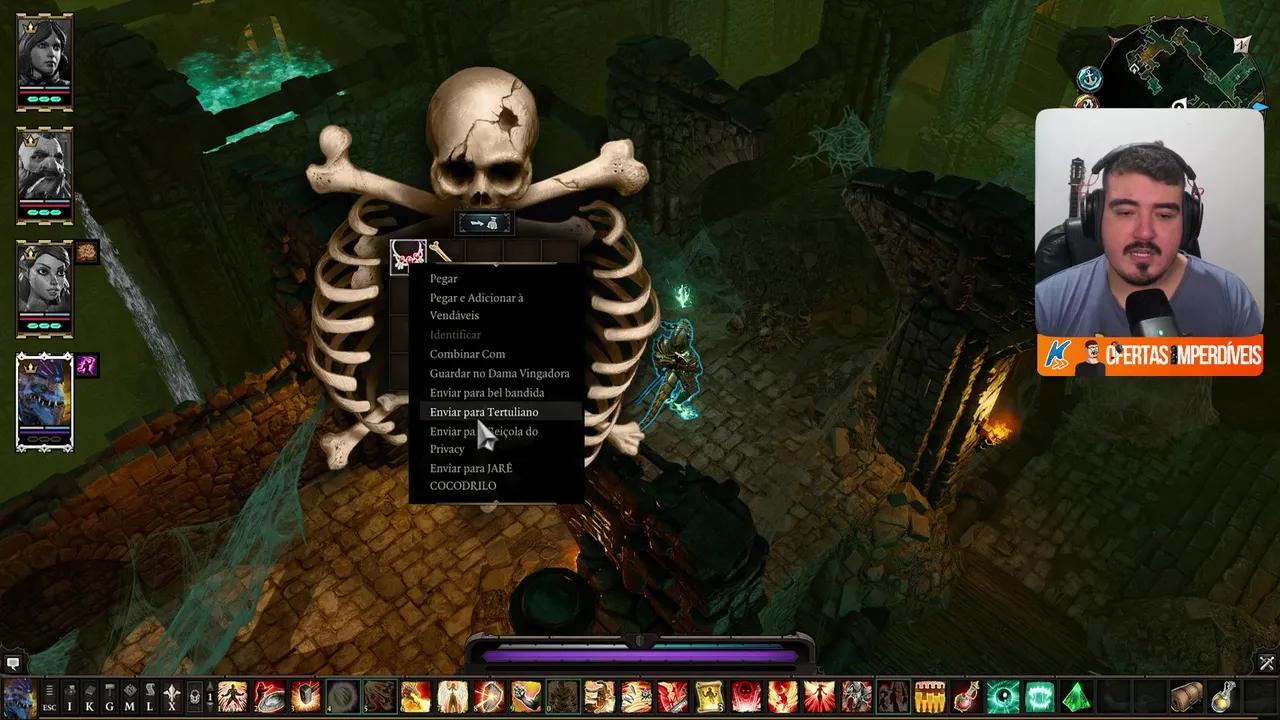This screenshot has width=1280, height=720.
Task: Choose "Guardar no Dama Vingadora" option
Action: [499, 373]
